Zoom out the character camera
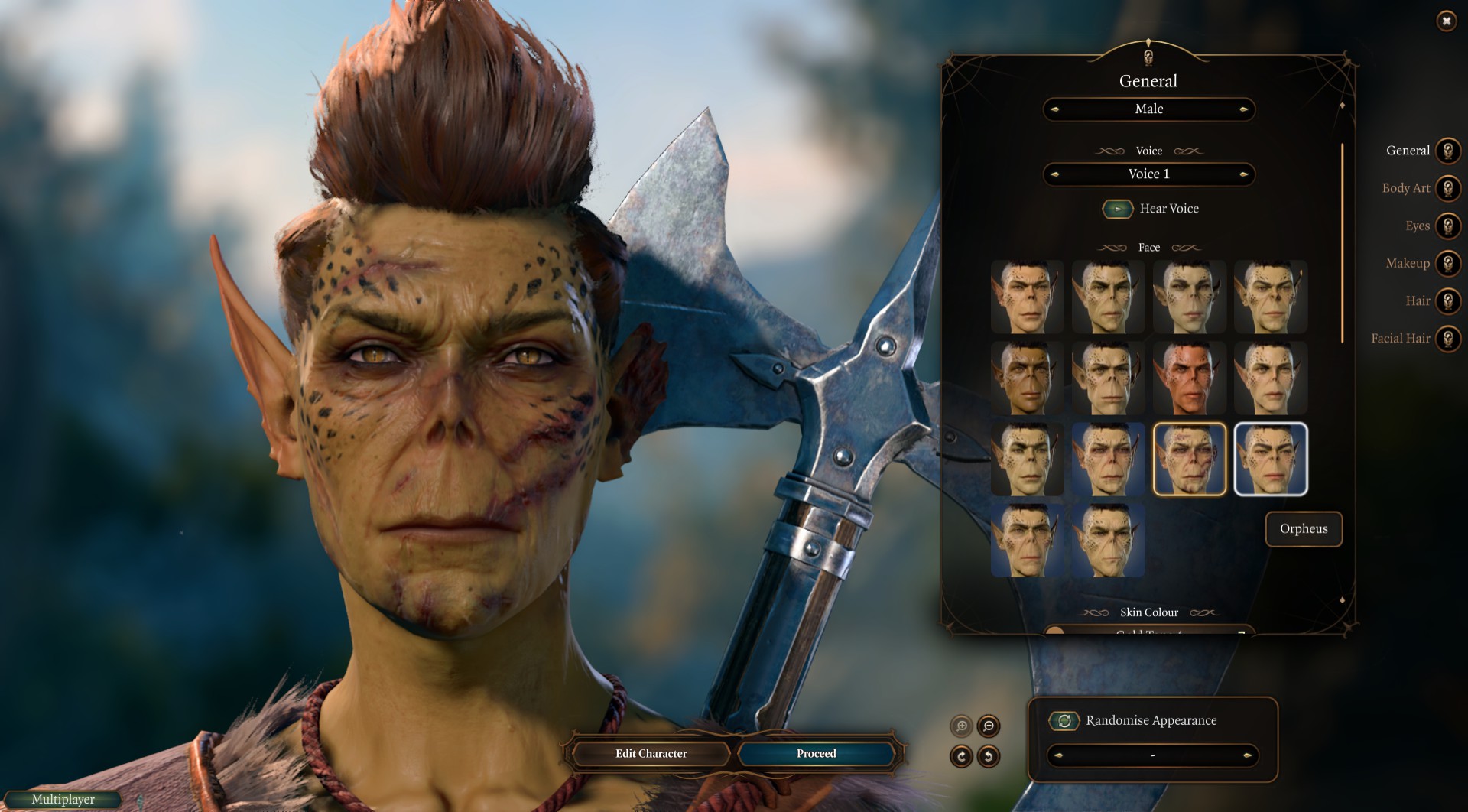Viewport: 1468px width, 812px height. [989, 726]
